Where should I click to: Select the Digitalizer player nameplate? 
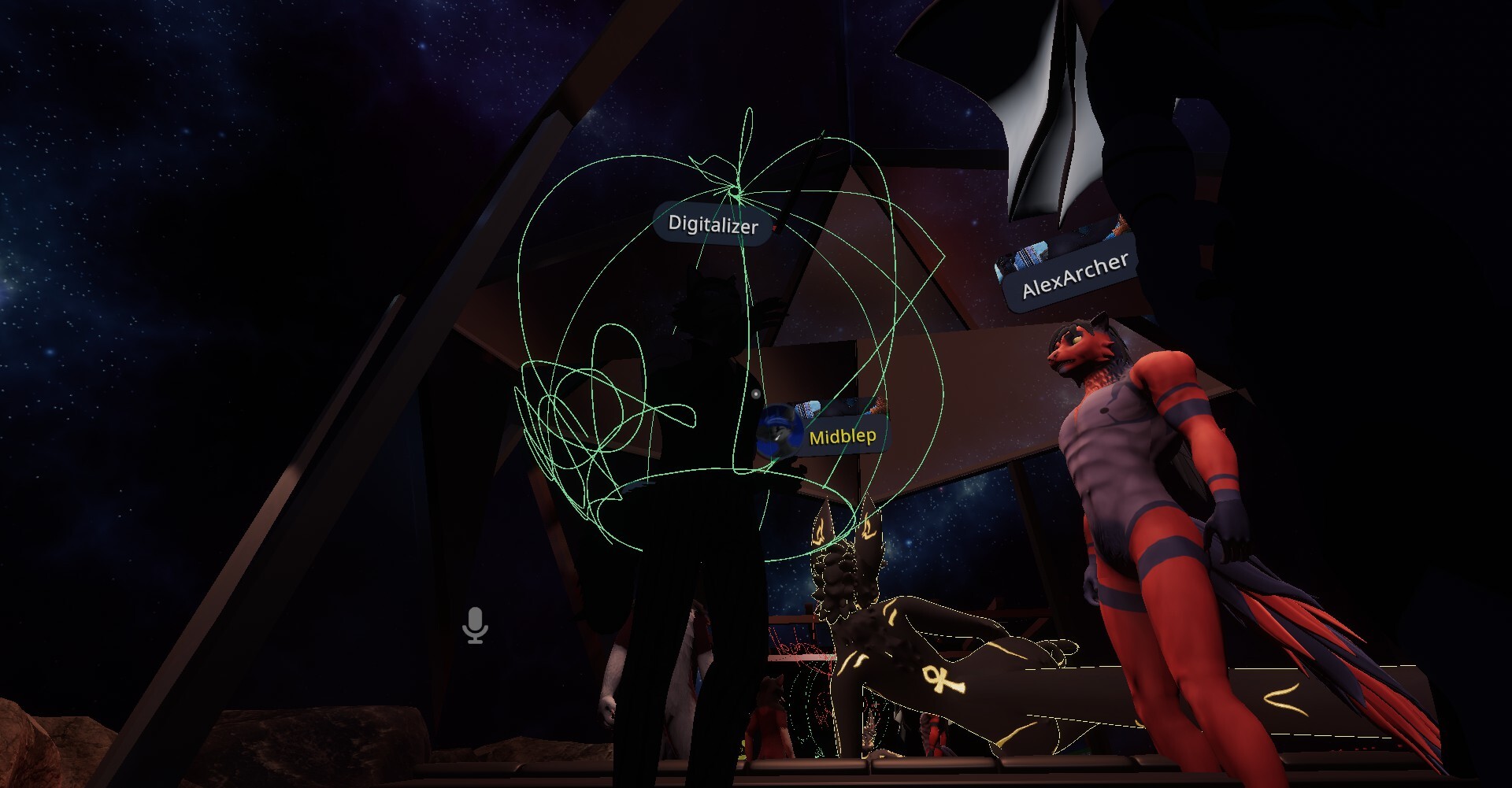tap(713, 225)
